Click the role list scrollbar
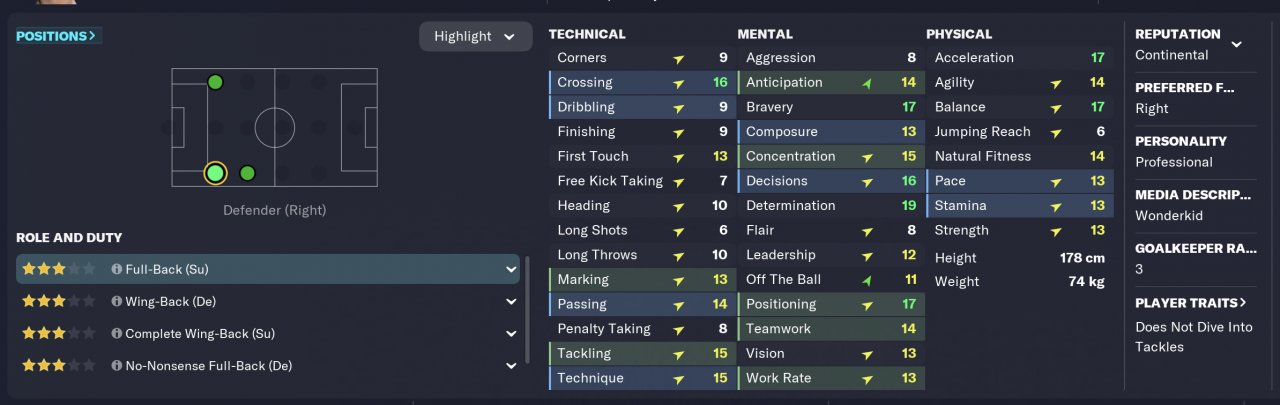This screenshot has width=1280, height=405. click(x=528, y=310)
